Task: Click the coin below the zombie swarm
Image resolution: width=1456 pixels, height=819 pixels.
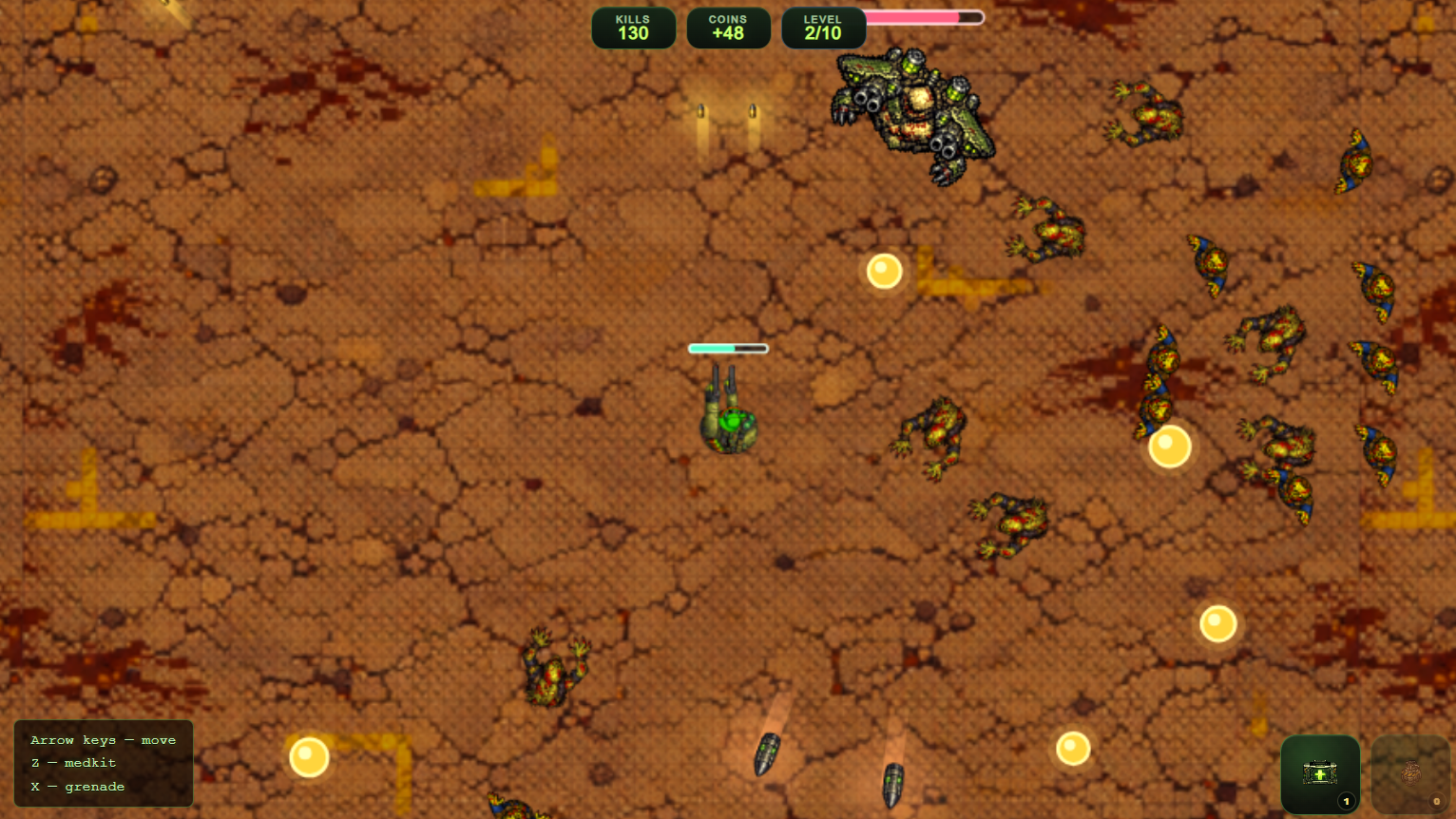Action: [x=1217, y=623]
